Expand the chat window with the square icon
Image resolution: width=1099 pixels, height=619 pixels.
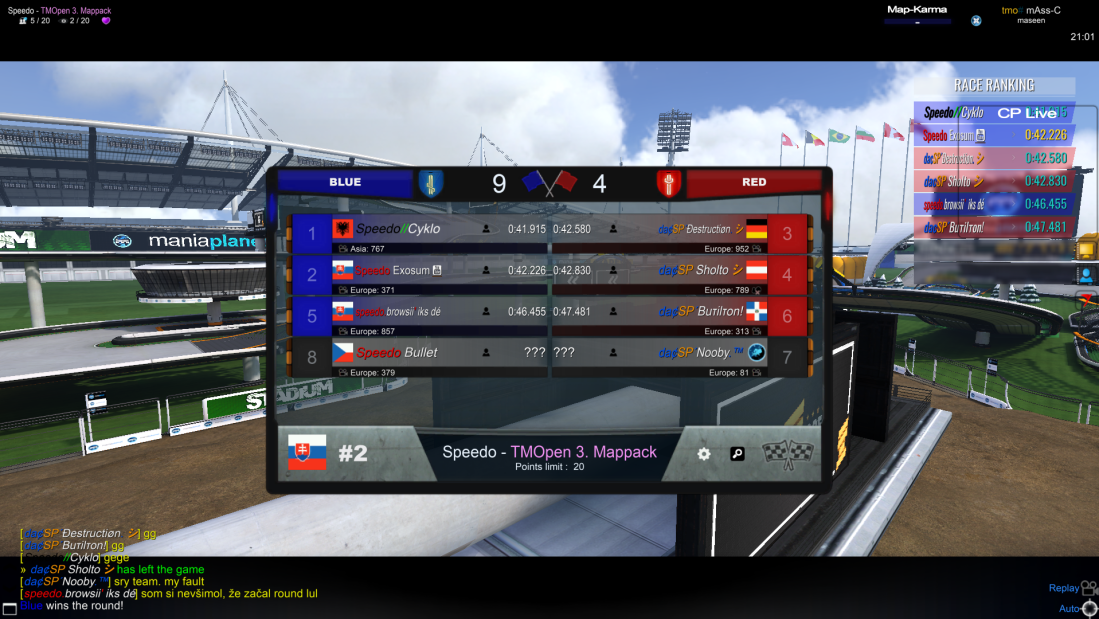9,608
